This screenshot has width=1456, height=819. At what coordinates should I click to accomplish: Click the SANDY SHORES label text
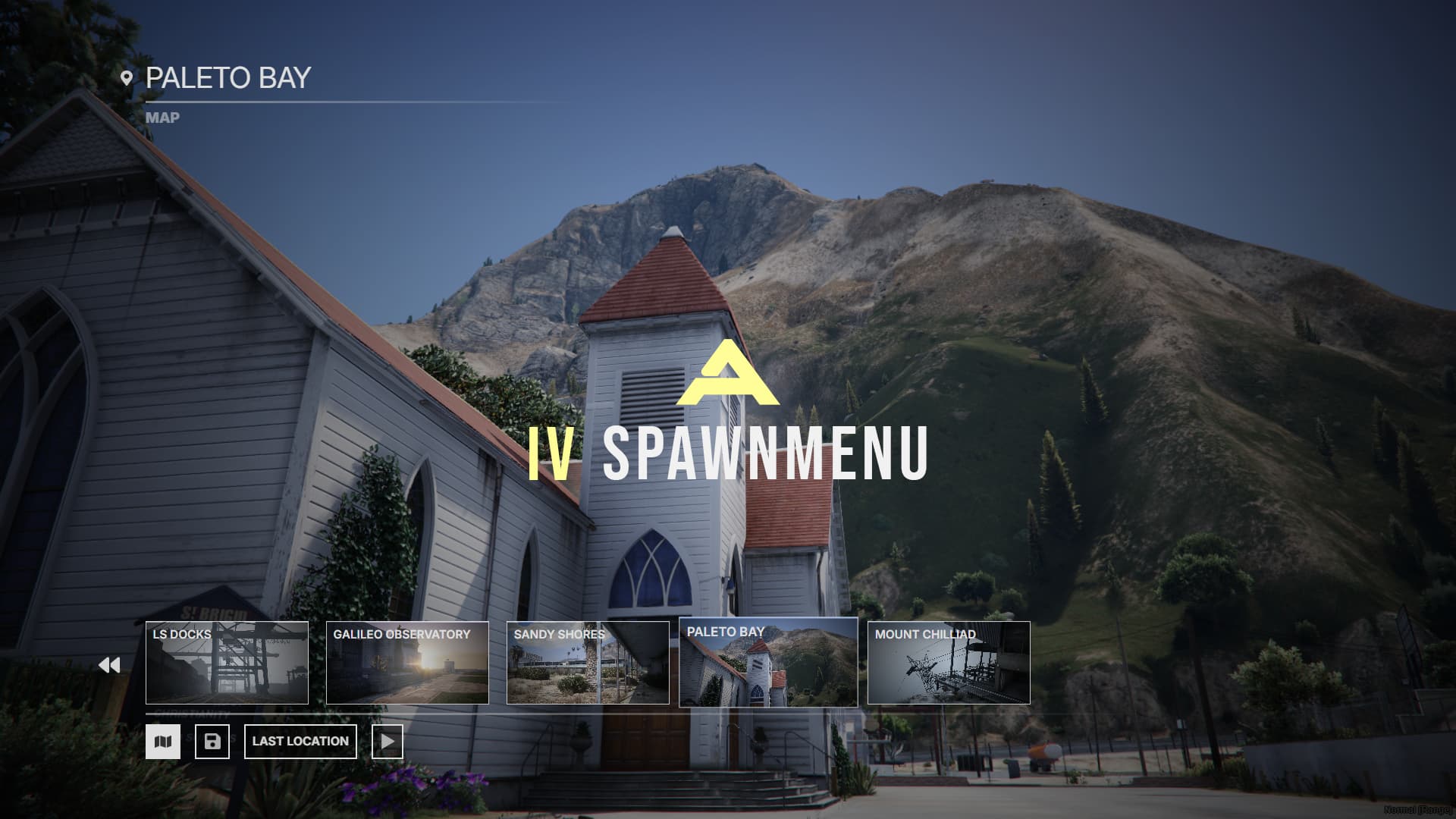(559, 634)
